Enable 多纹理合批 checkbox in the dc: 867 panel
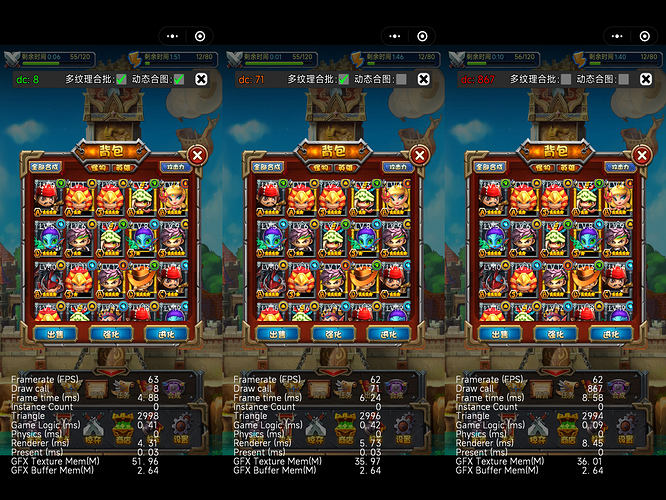 point(566,78)
